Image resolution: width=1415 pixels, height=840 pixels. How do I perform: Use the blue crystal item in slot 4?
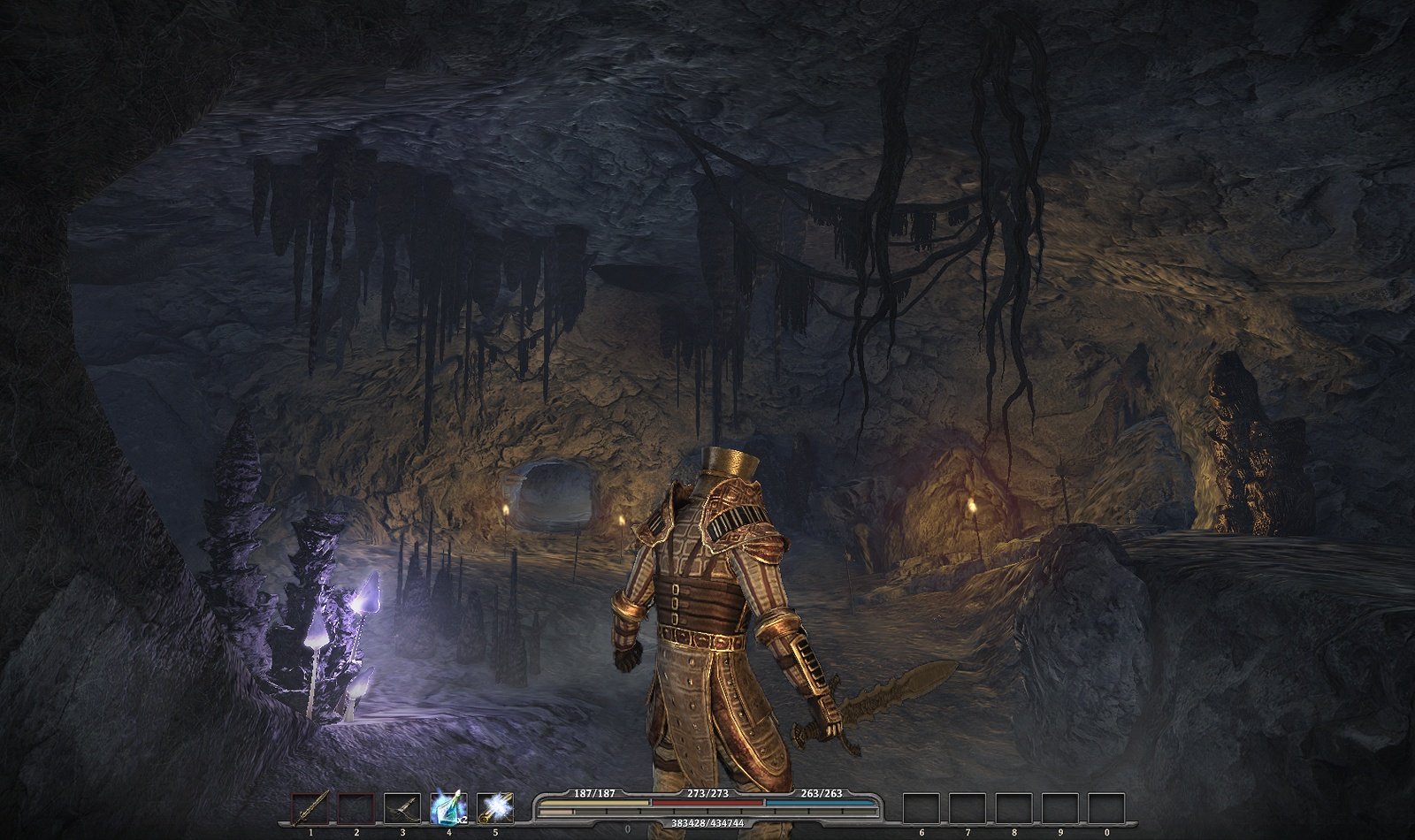click(x=448, y=809)
